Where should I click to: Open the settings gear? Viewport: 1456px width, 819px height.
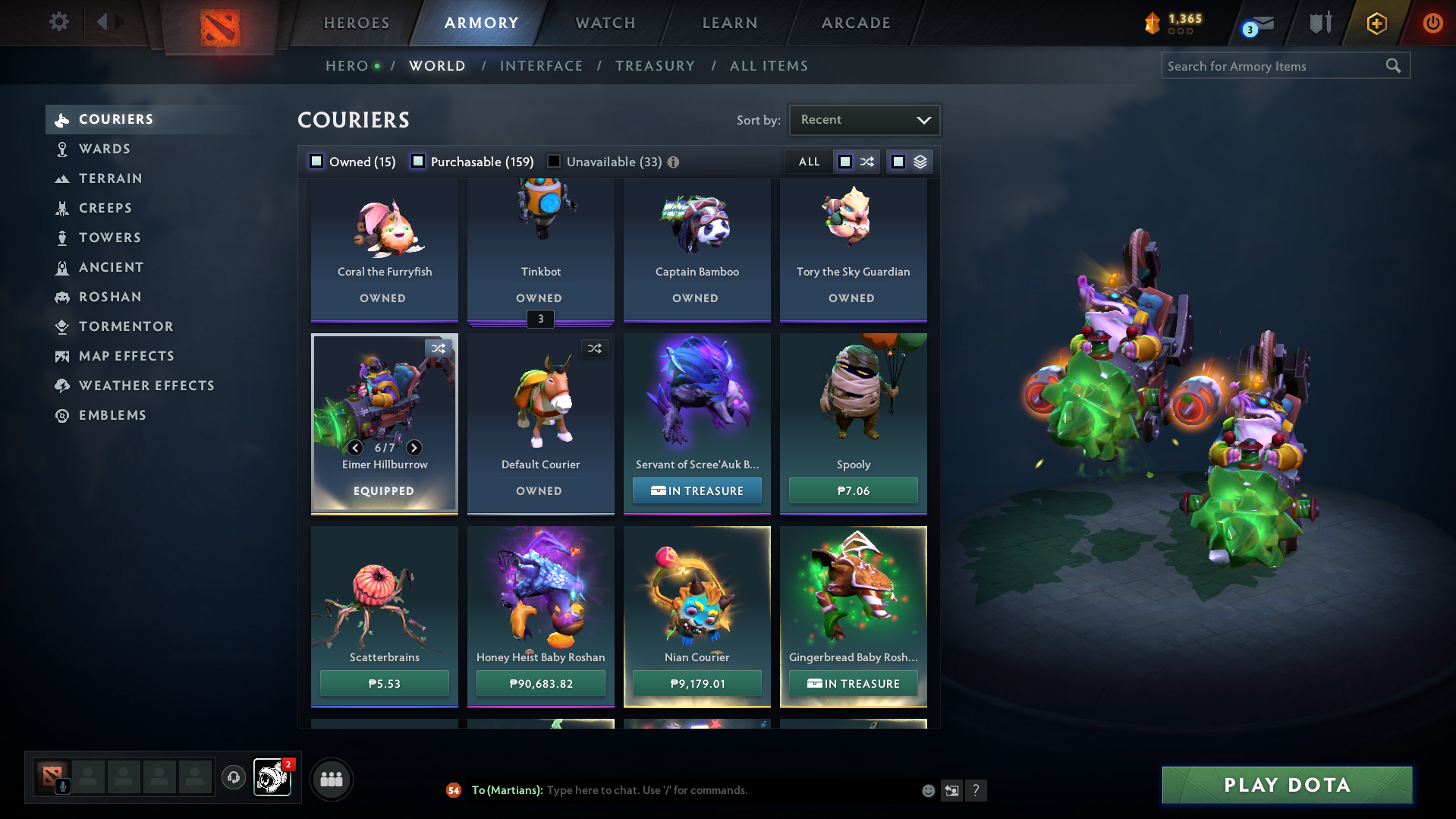pos(58,23)
